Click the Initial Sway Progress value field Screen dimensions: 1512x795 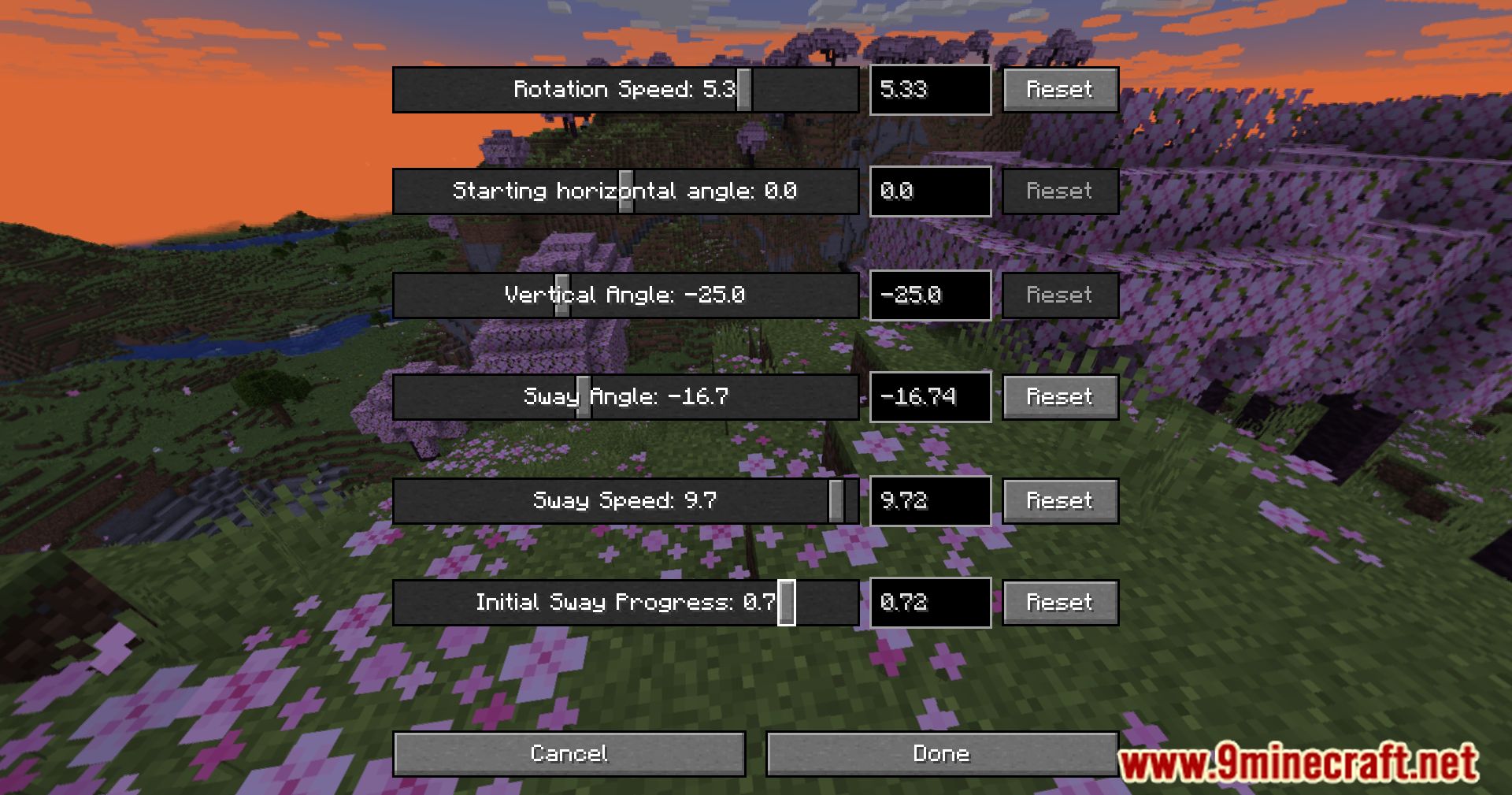[929, 603]
